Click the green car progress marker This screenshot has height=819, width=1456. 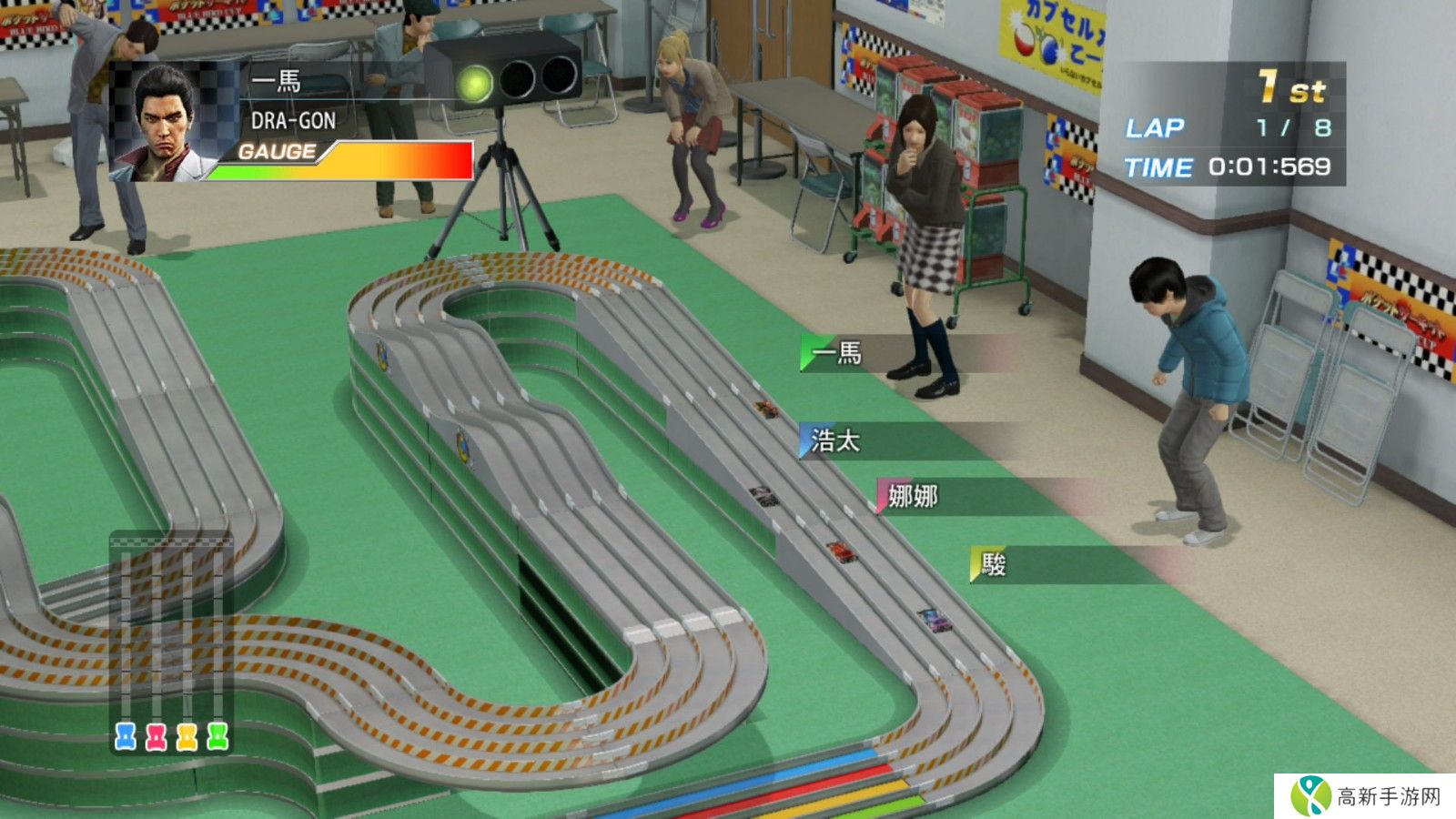coord(217,736)
